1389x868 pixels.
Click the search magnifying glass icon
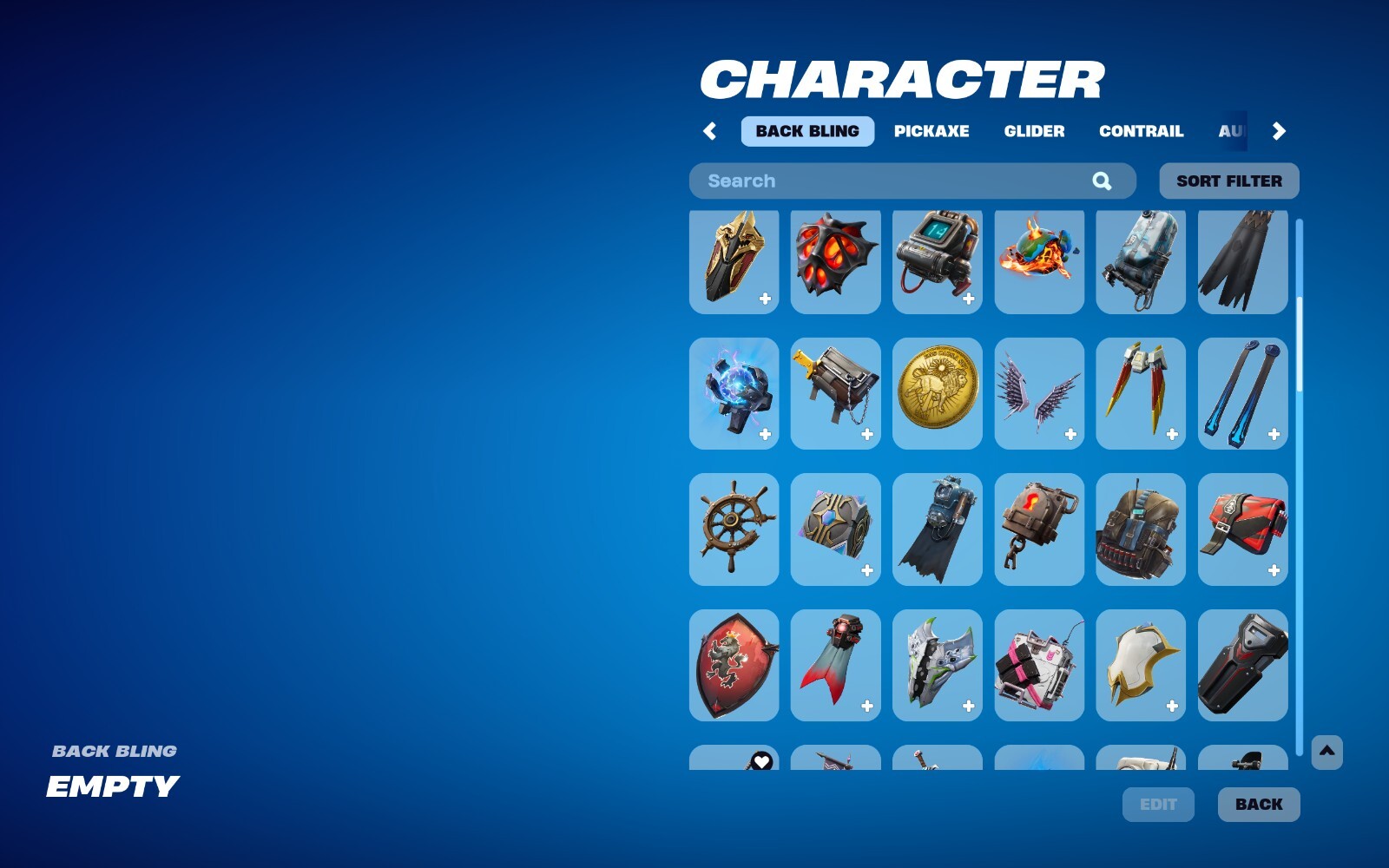[x=1102, y=181]
